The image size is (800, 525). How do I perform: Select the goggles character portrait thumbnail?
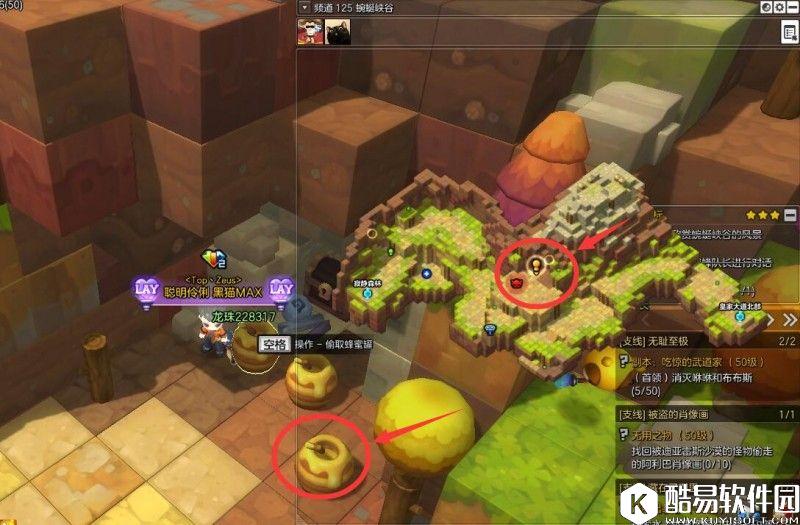click(309, 32)
